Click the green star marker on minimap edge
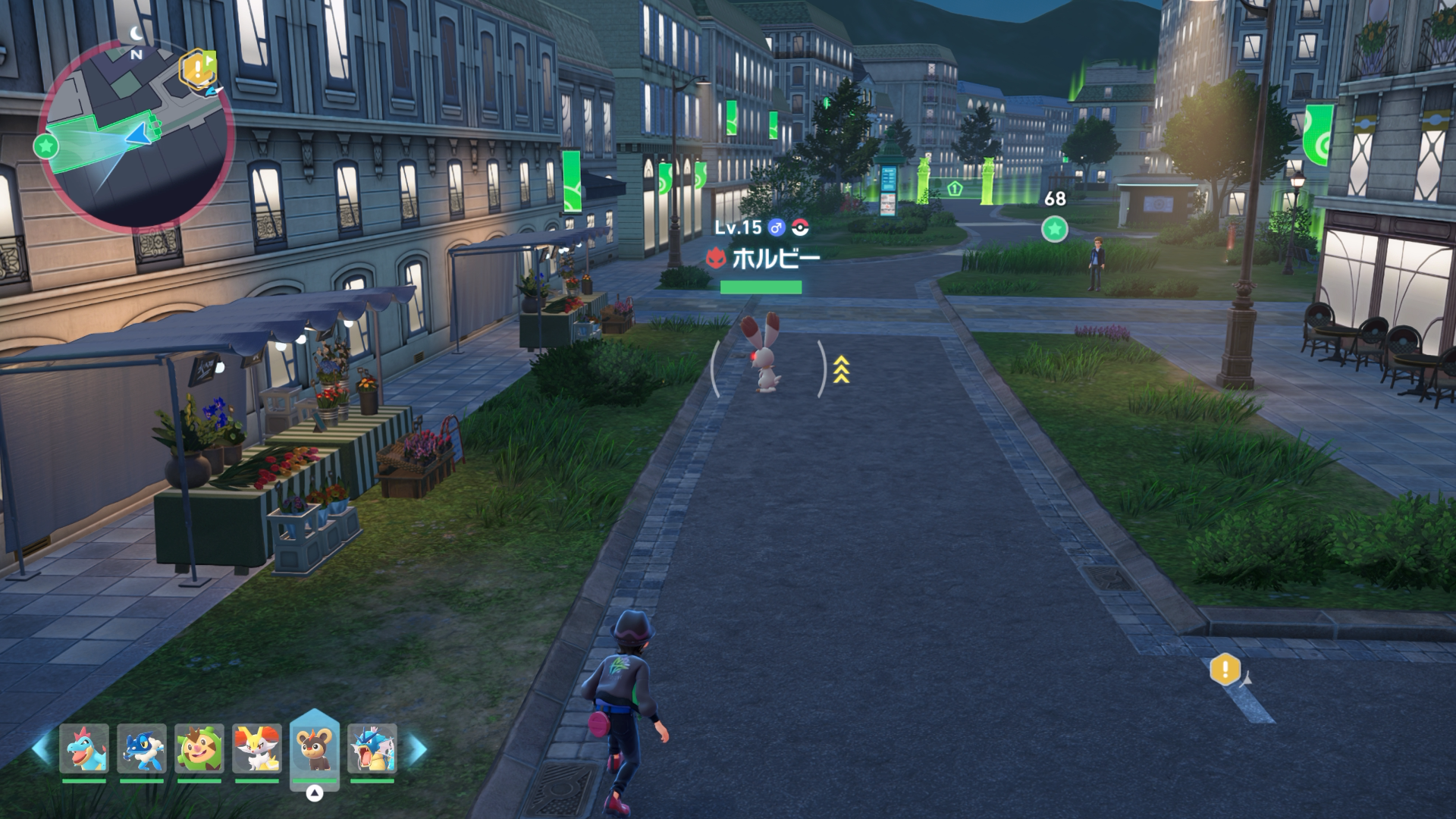 (x=46, y=146)
